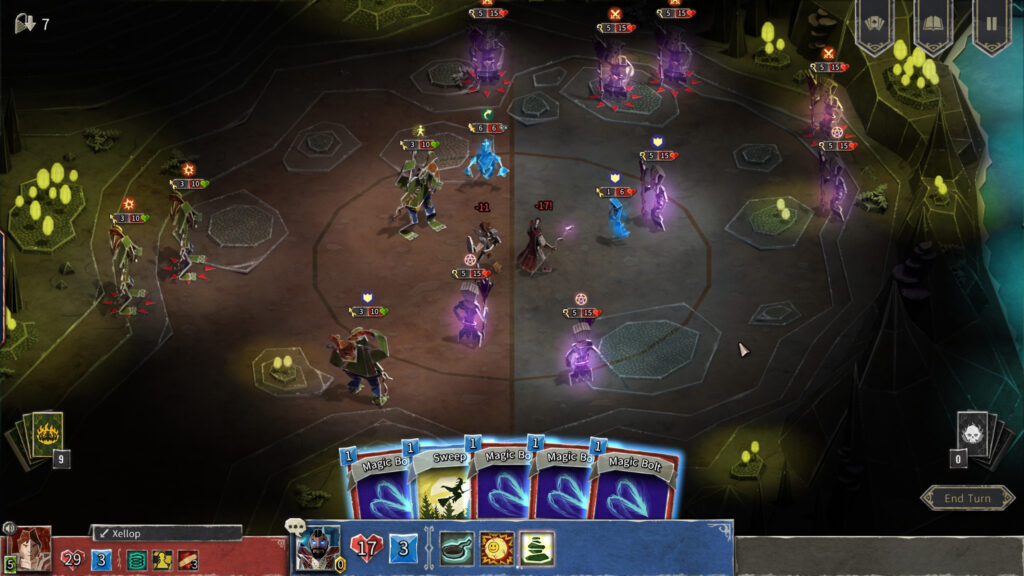Open the card deck banner
This screenshot has height=576, width=1024.
point(874,24)
